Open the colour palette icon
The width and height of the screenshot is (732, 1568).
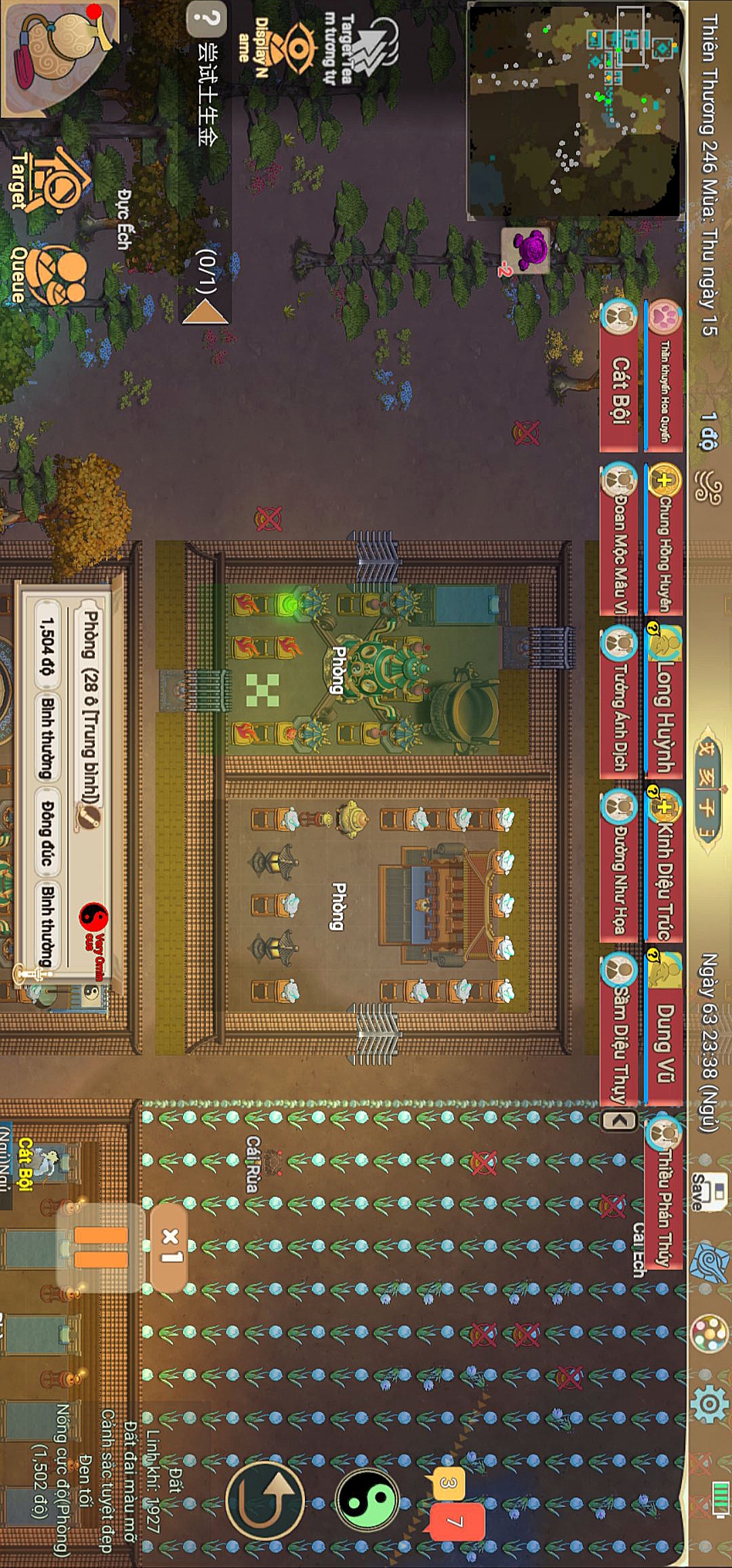tap(709, 1332)
